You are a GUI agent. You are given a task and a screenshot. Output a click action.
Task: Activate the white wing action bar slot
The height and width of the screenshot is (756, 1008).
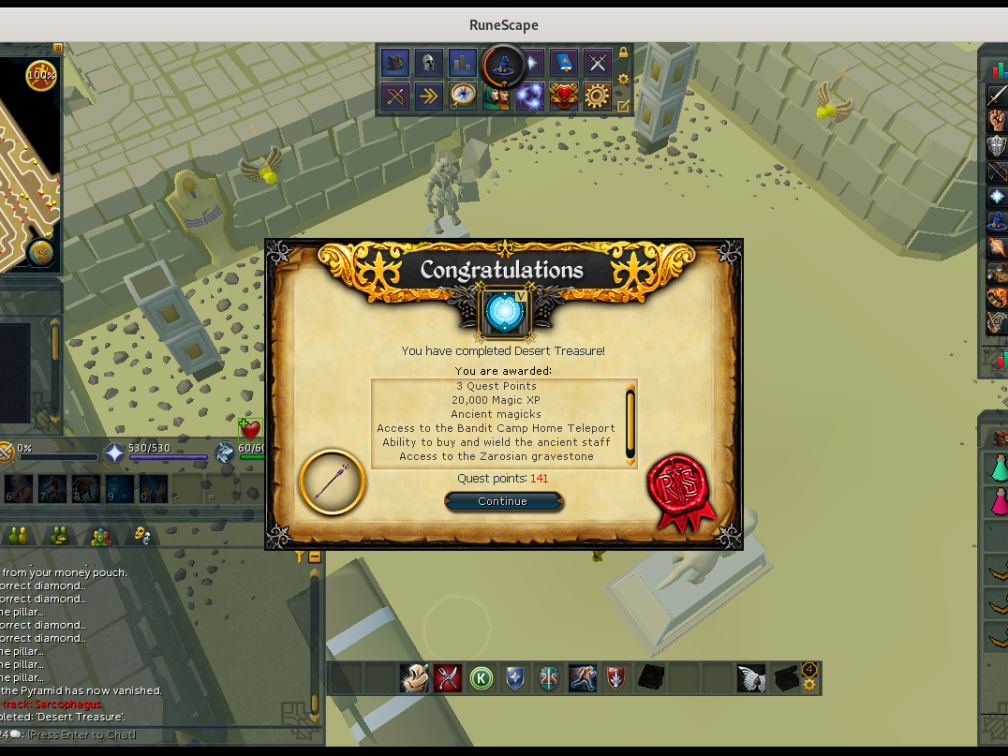tap(752, 677)
